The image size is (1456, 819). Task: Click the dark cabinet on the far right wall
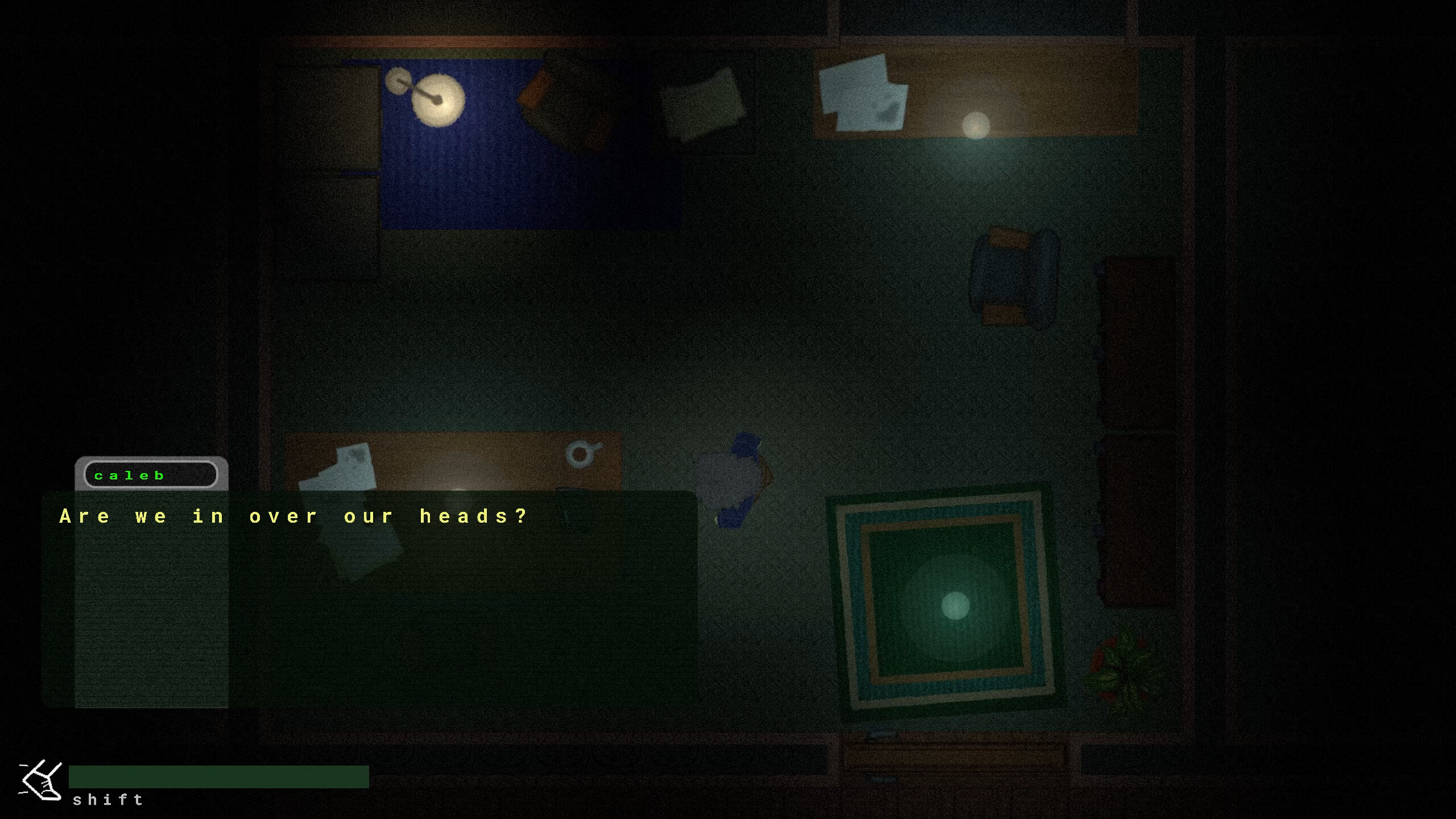click(1137, 341)
